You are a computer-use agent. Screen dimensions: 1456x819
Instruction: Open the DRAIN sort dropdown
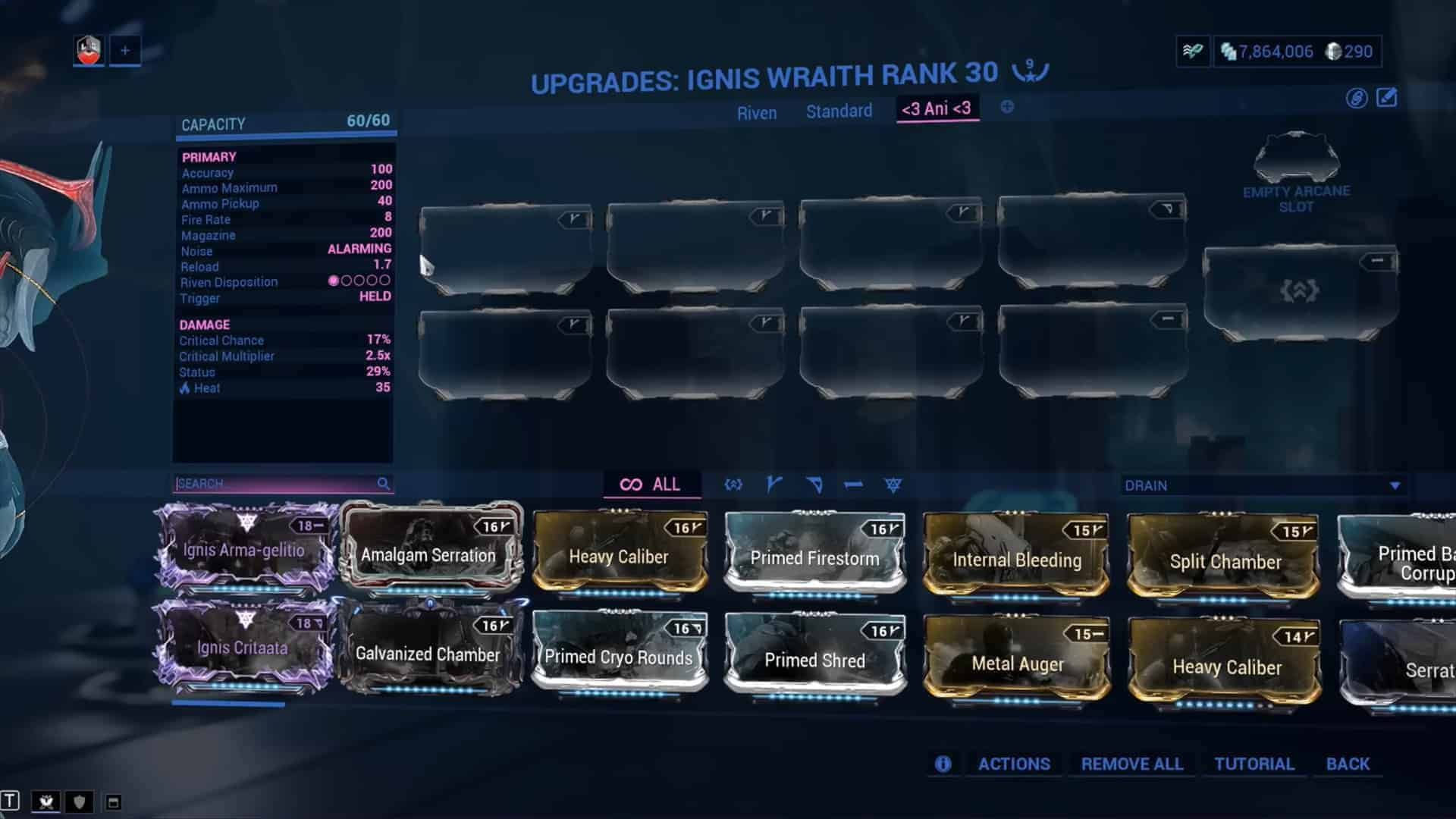click(1262, 485)
